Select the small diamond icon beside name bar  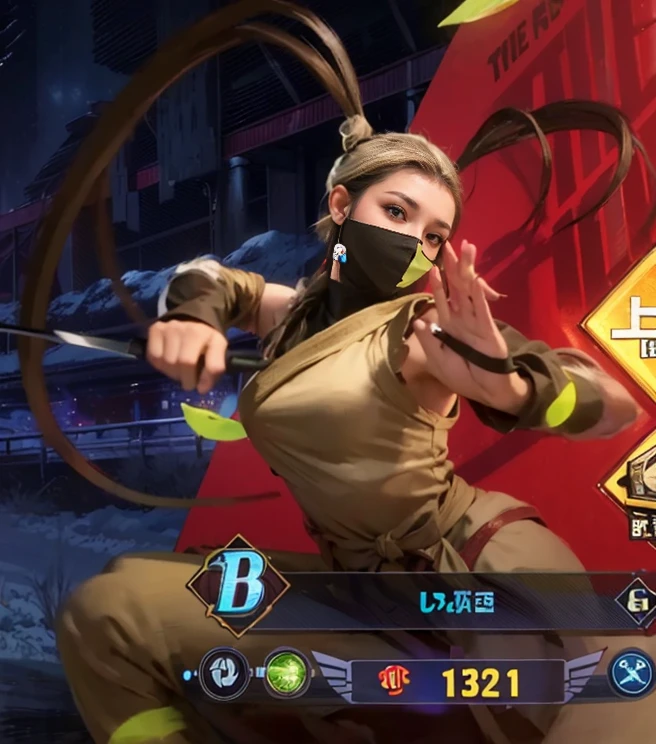tap(636, 601)
